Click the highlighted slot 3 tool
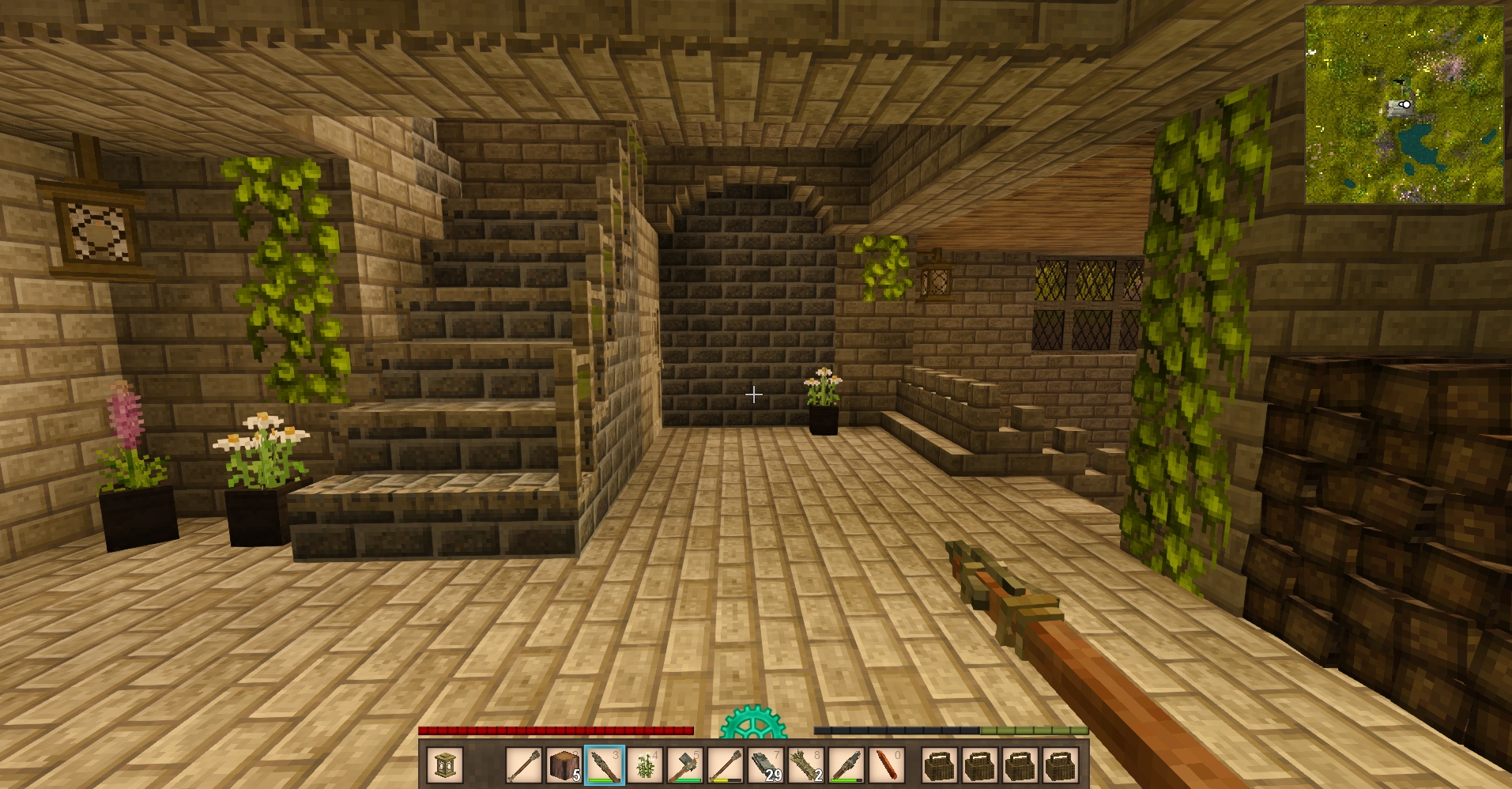This screenshot has height=789, width=1512. click(605, 765)
